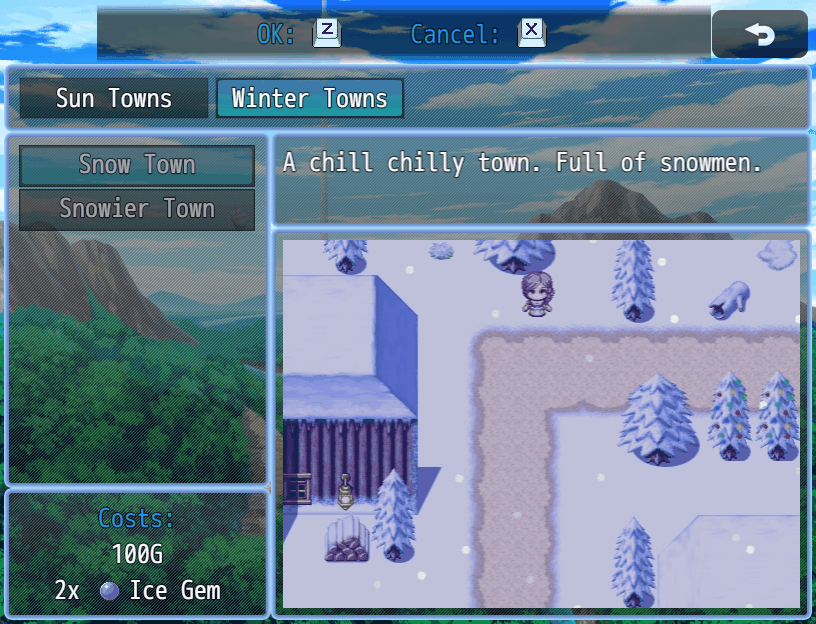The height and width of the screenshot is (624, 816).
Task: Click the Snow Town preview image
Action: (x=541, y=423)
